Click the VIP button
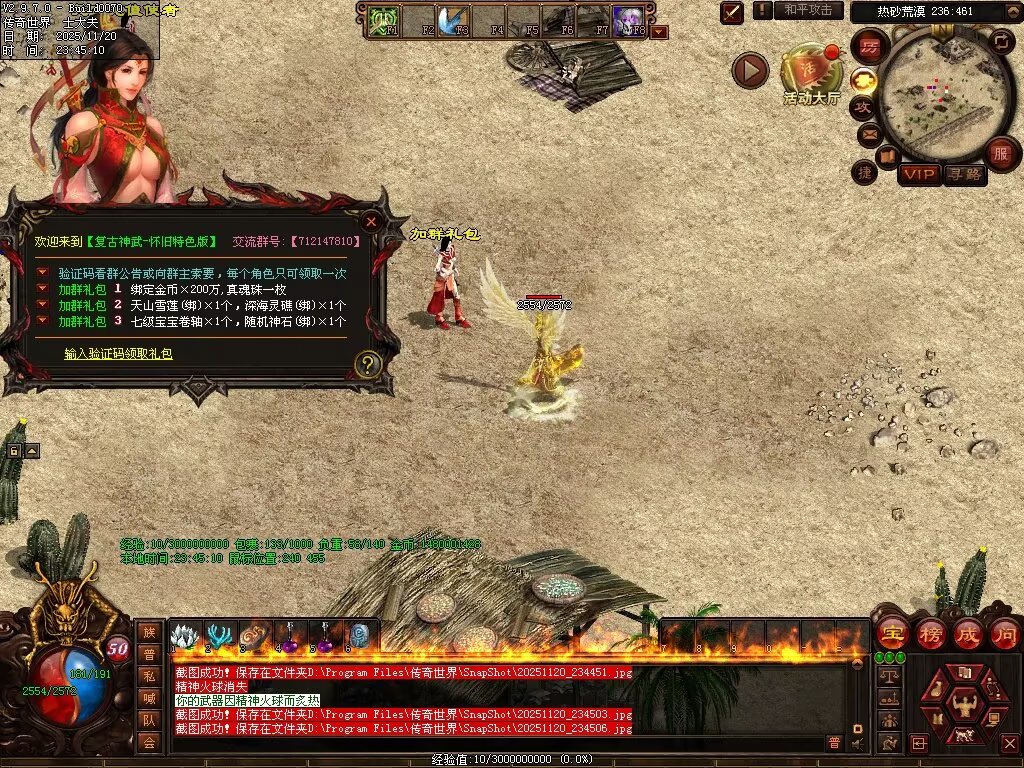 (x=919, y=175)
